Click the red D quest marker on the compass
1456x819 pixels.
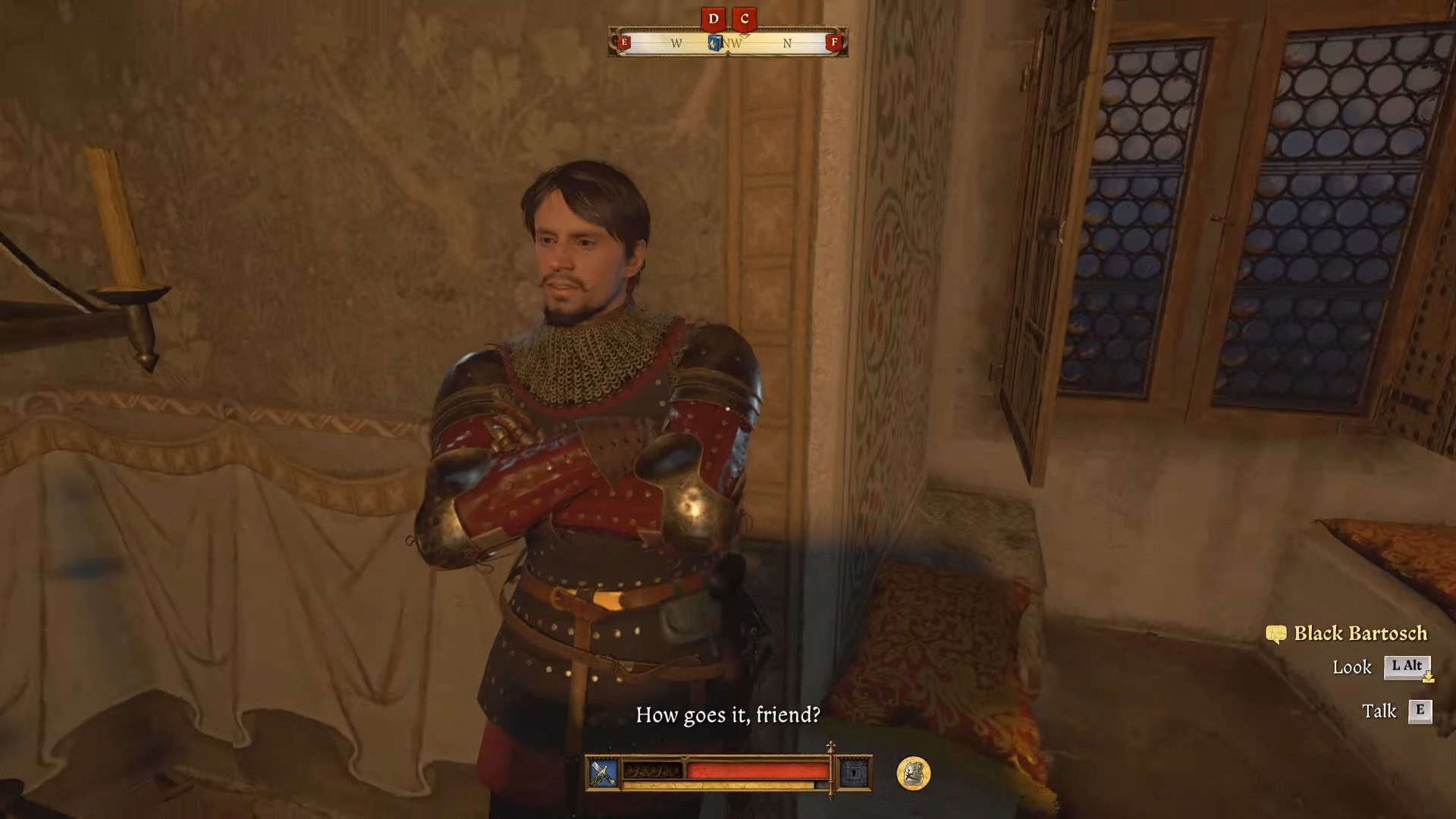pos(713,19)
